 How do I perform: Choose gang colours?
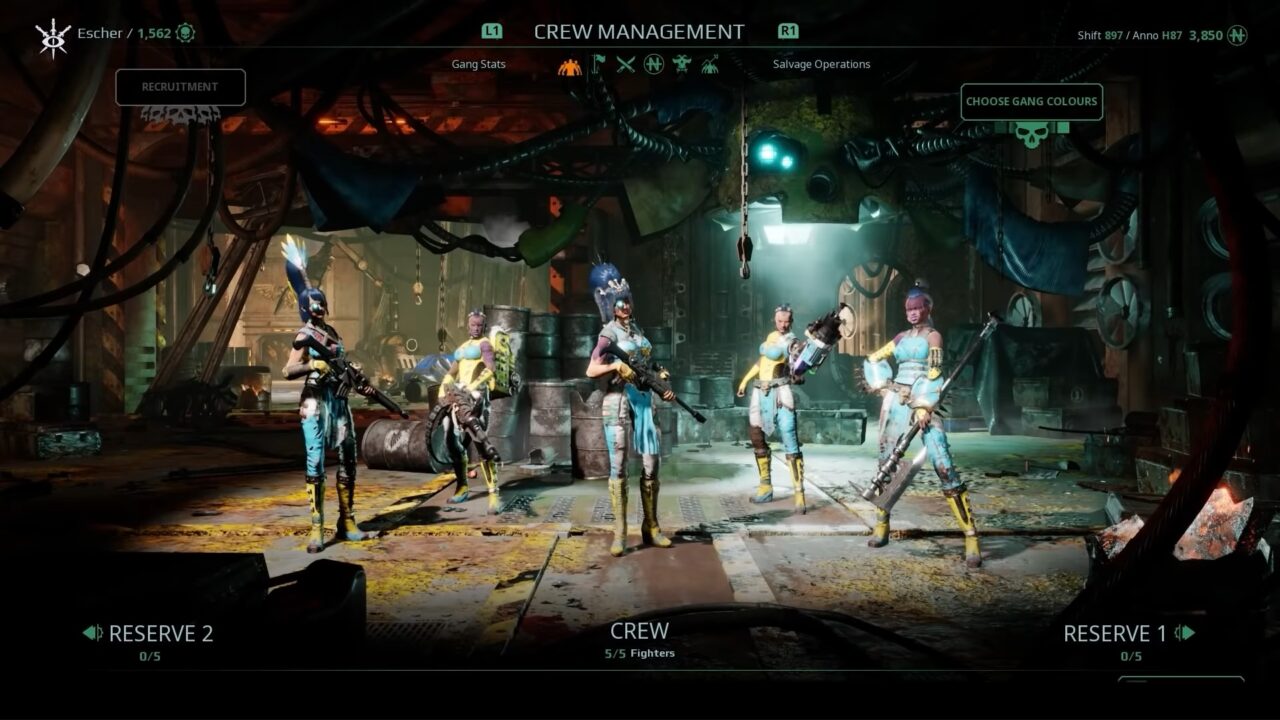point(1031,101)
